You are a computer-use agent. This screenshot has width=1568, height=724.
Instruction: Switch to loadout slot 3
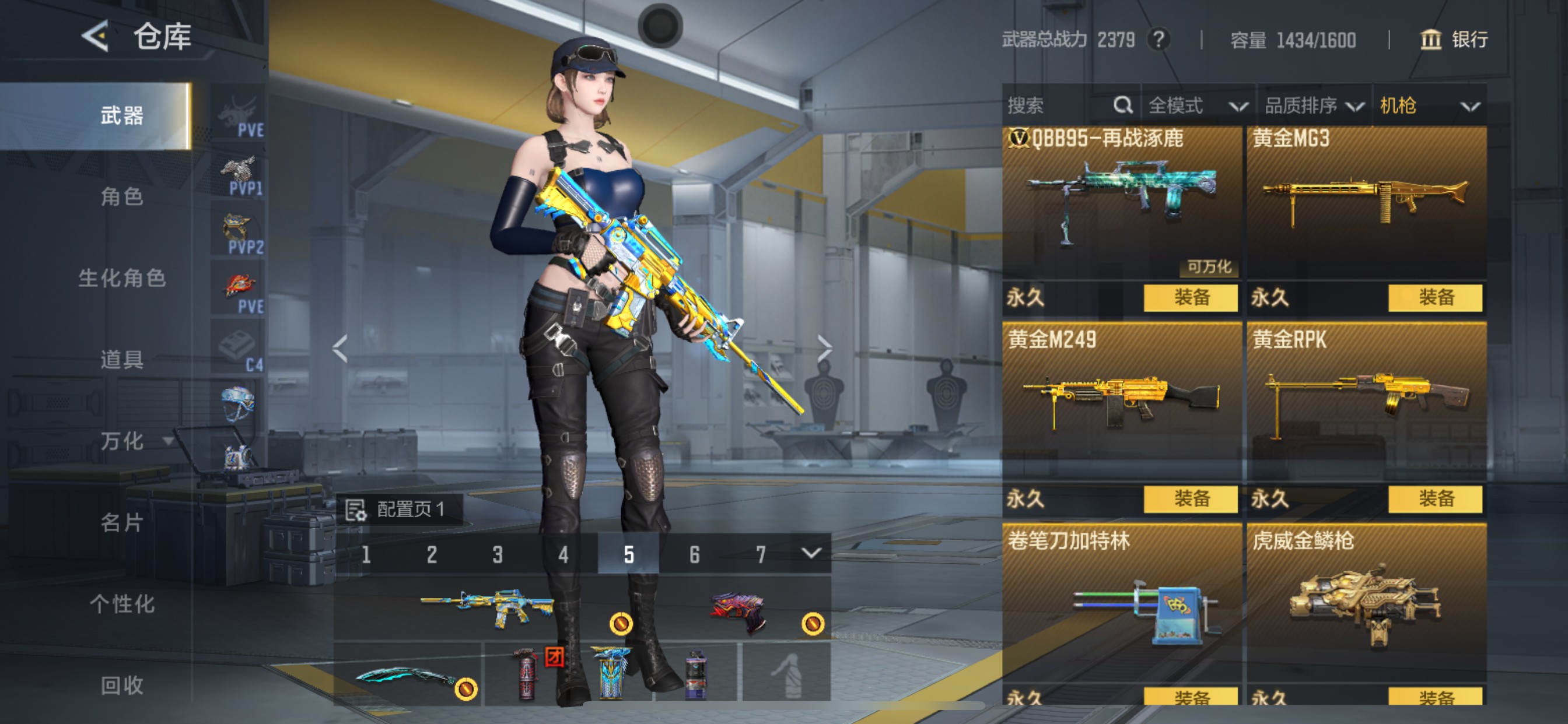pos(498,554)
